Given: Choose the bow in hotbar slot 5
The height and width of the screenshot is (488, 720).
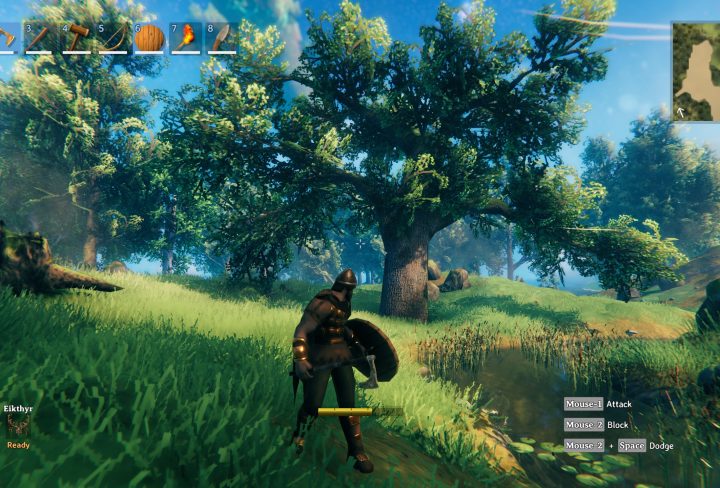Looking at the screenshot, I should 113,38.
